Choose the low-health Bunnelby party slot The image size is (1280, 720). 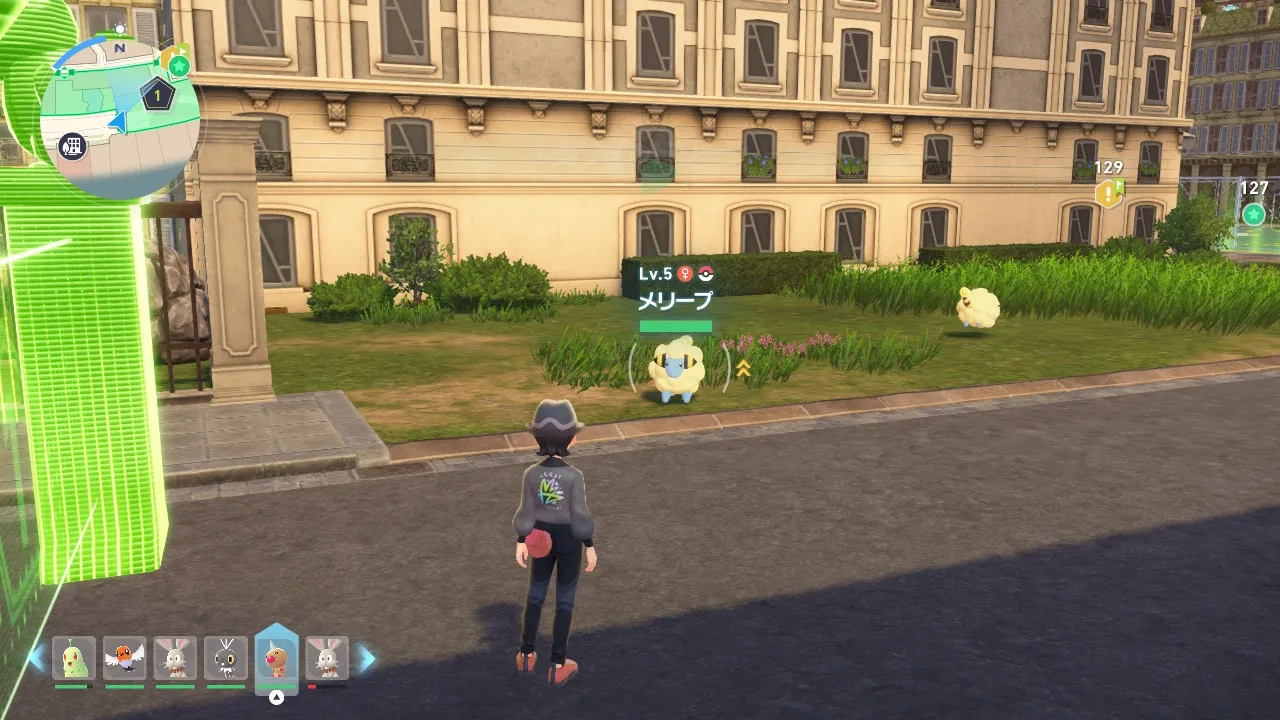pyautogui.click(x=327, y=659)
